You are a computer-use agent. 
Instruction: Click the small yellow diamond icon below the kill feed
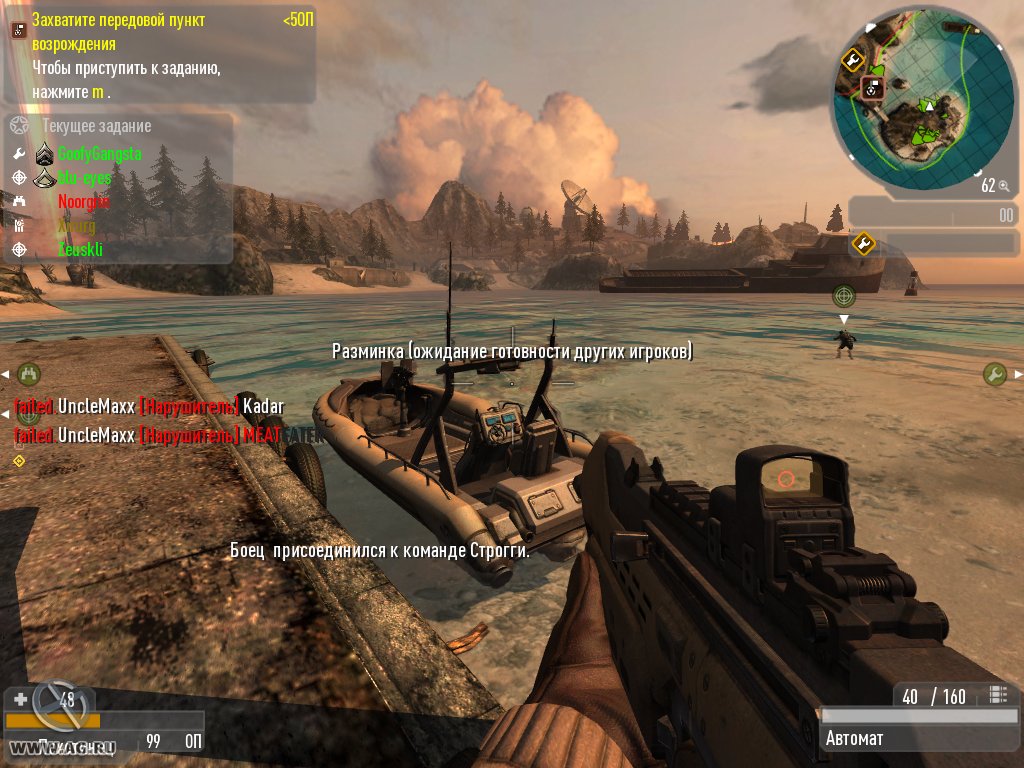pyautogui.click(x=18, y=460)
